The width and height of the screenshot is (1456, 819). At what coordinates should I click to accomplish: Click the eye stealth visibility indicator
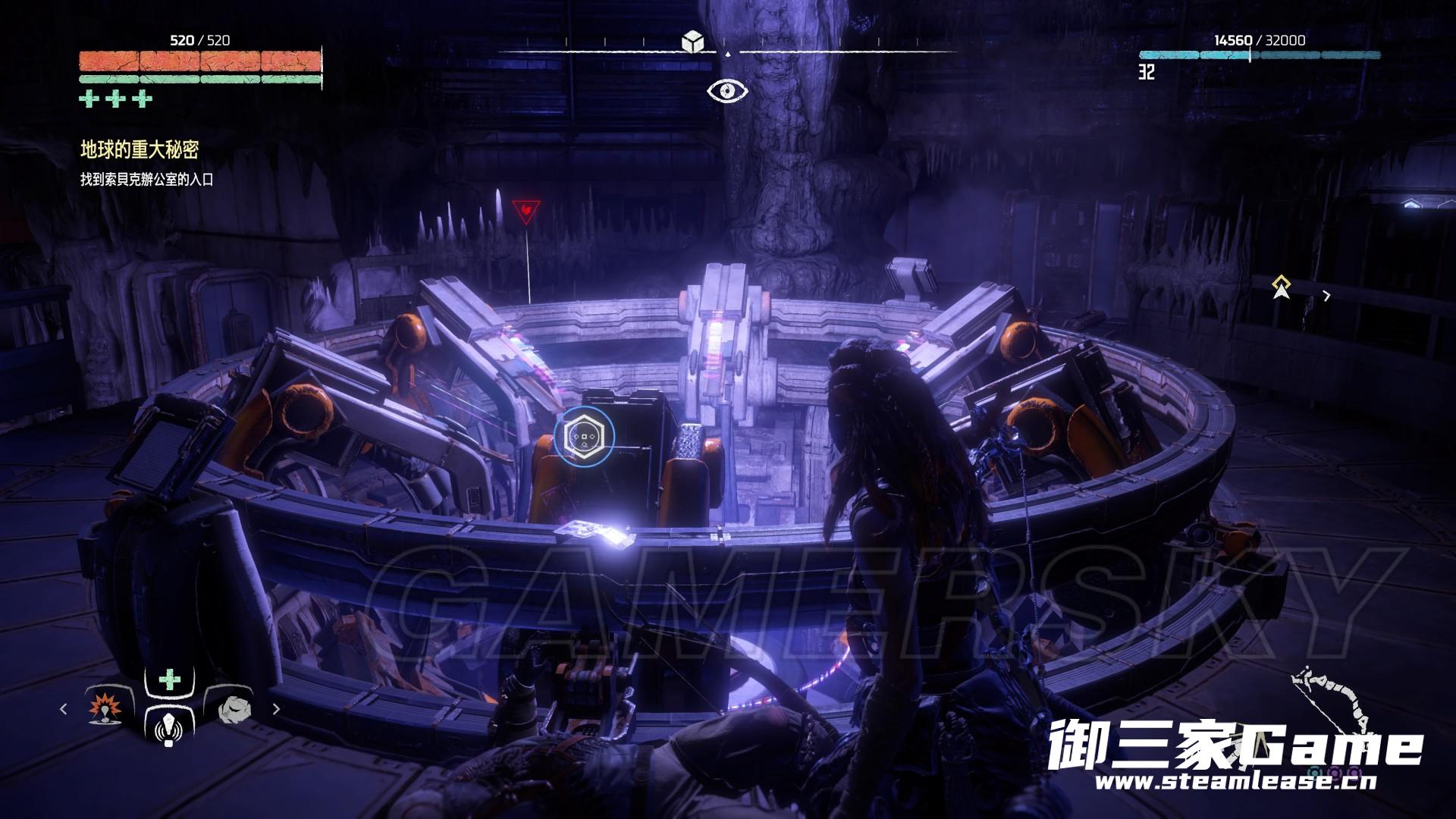[x=728, y=91]
